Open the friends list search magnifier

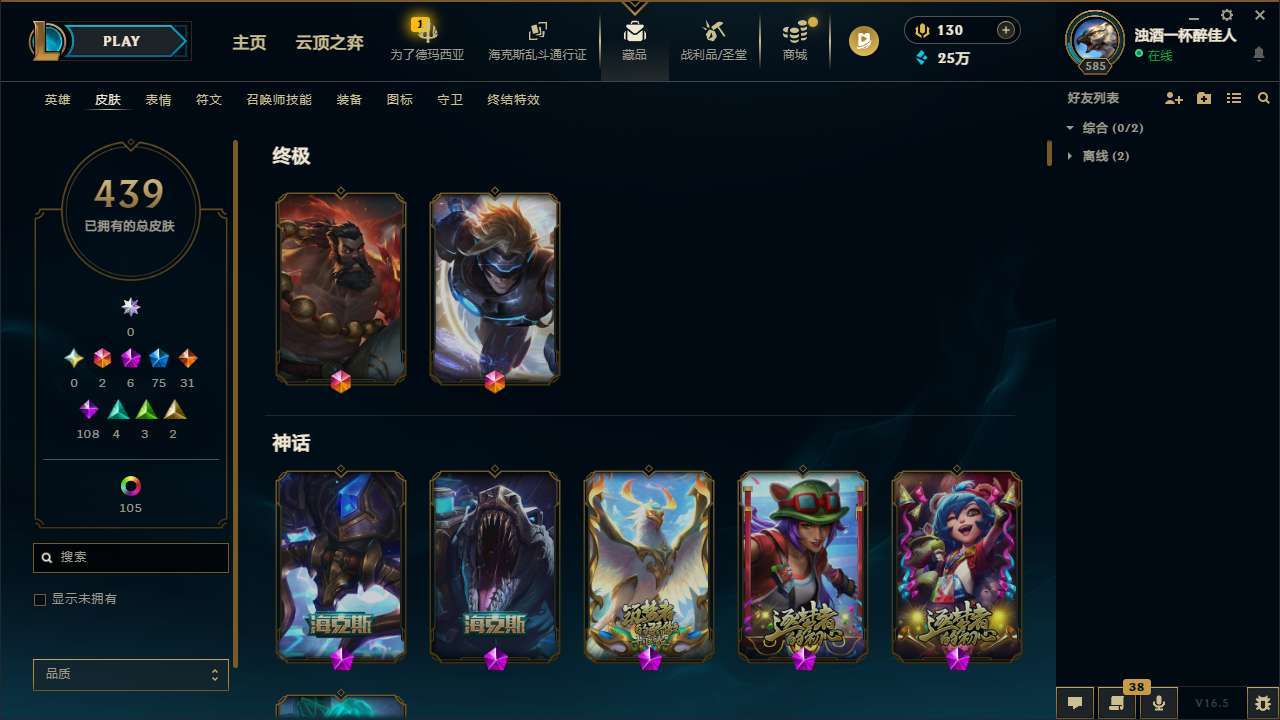click(1264, 98)
